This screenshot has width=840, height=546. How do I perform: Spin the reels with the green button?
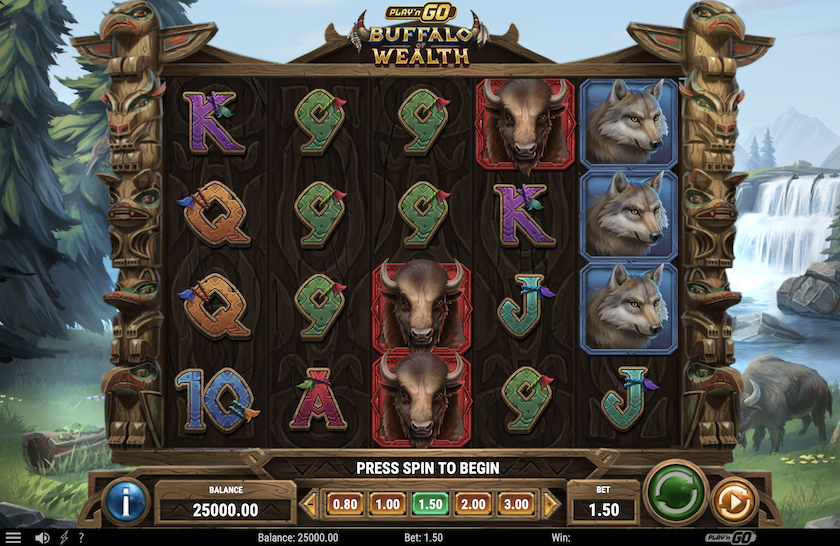click(677, 493)
